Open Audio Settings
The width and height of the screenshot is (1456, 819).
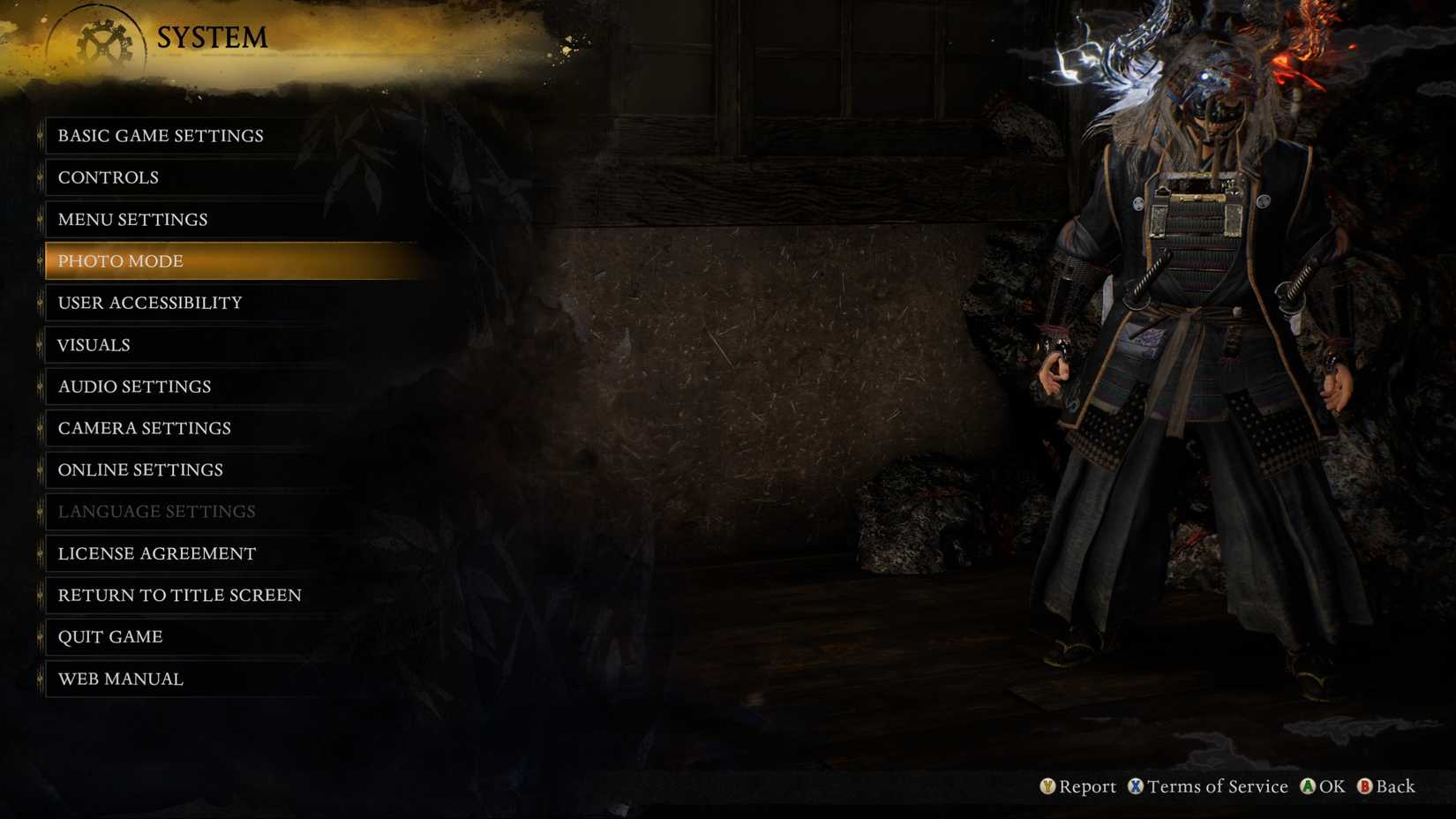point(134,387)
